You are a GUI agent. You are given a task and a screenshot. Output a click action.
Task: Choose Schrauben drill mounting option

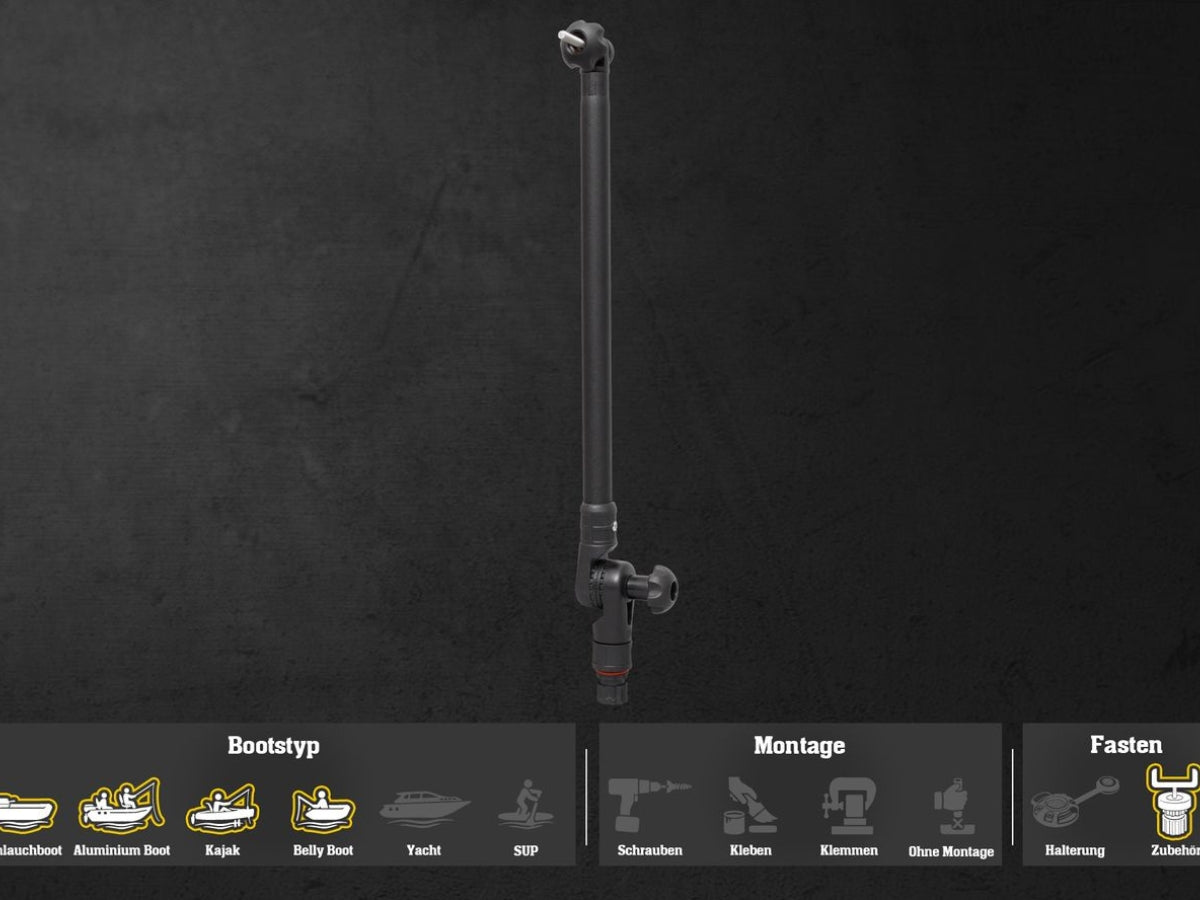click(649, 807)
